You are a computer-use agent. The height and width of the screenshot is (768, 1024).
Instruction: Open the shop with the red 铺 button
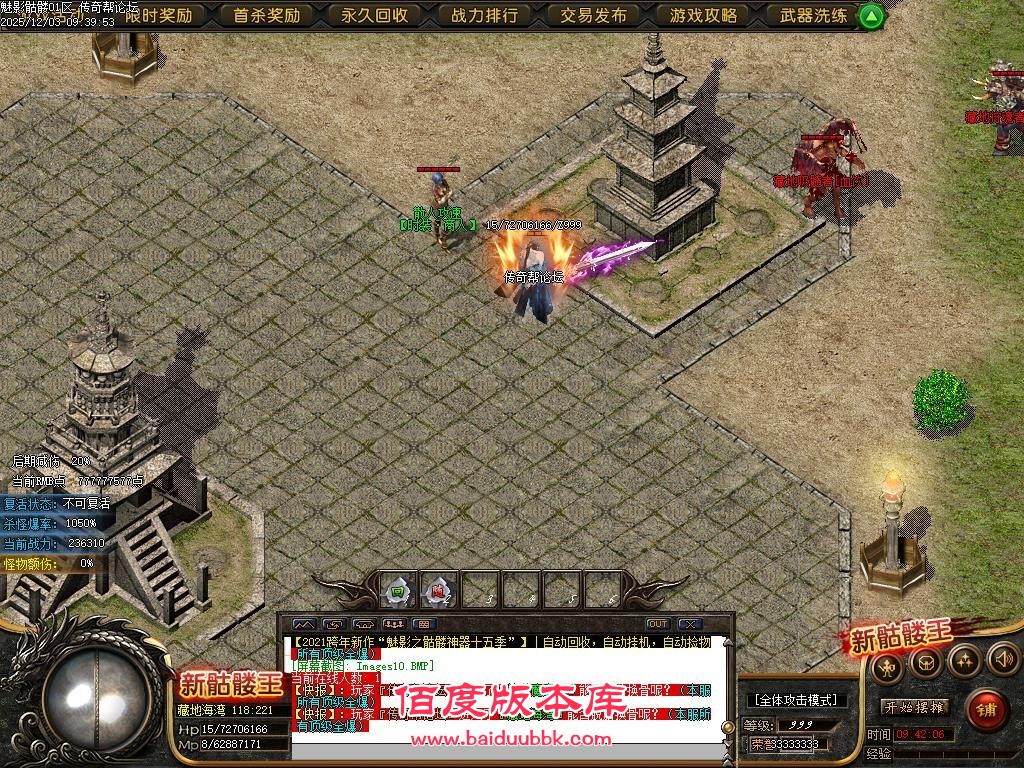coord(987,709)
